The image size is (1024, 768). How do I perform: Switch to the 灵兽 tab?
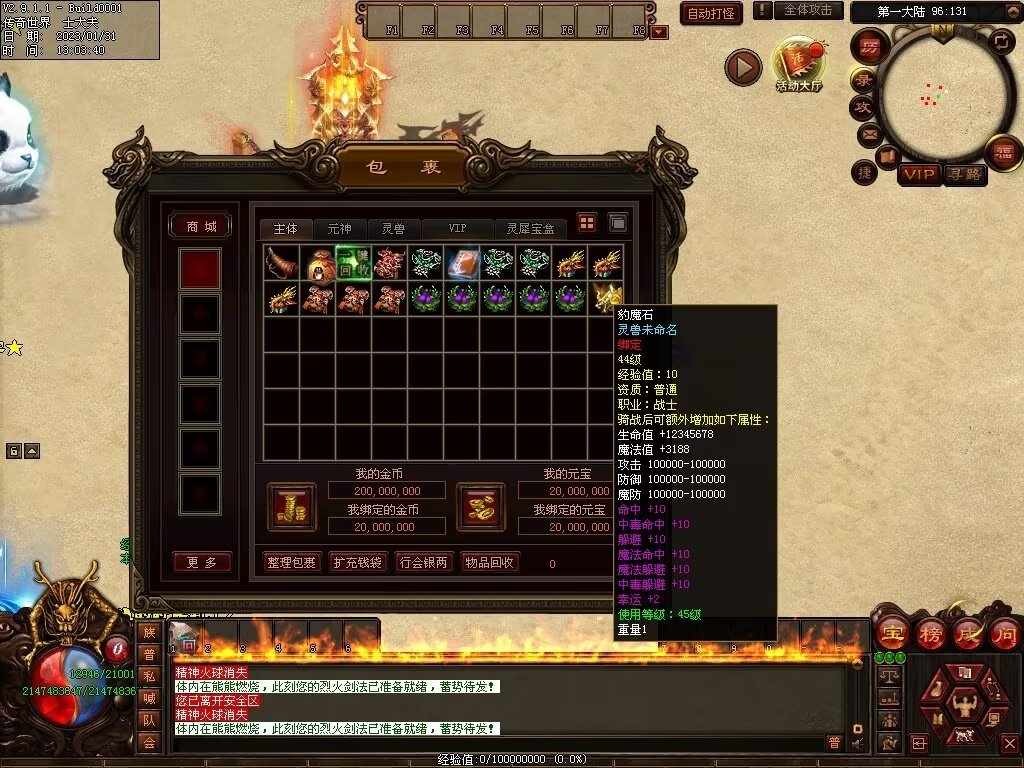click(x=393, y=229)
